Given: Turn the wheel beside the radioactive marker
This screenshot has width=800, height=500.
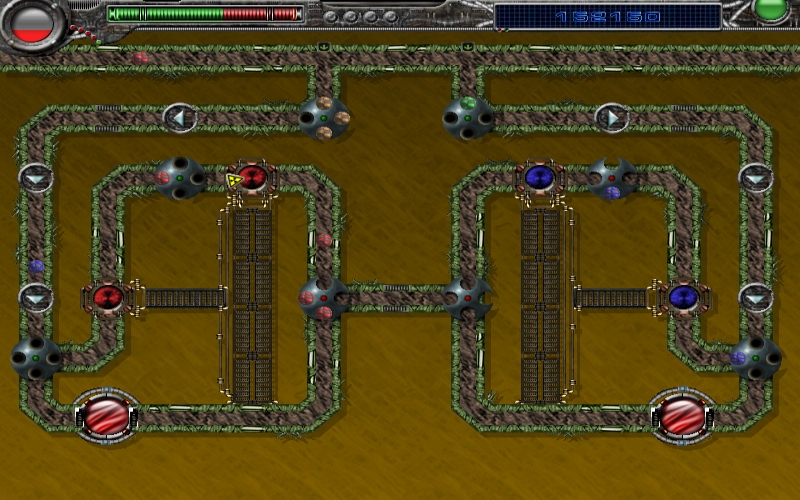Looking at the screenshot, I should point(180,178).
